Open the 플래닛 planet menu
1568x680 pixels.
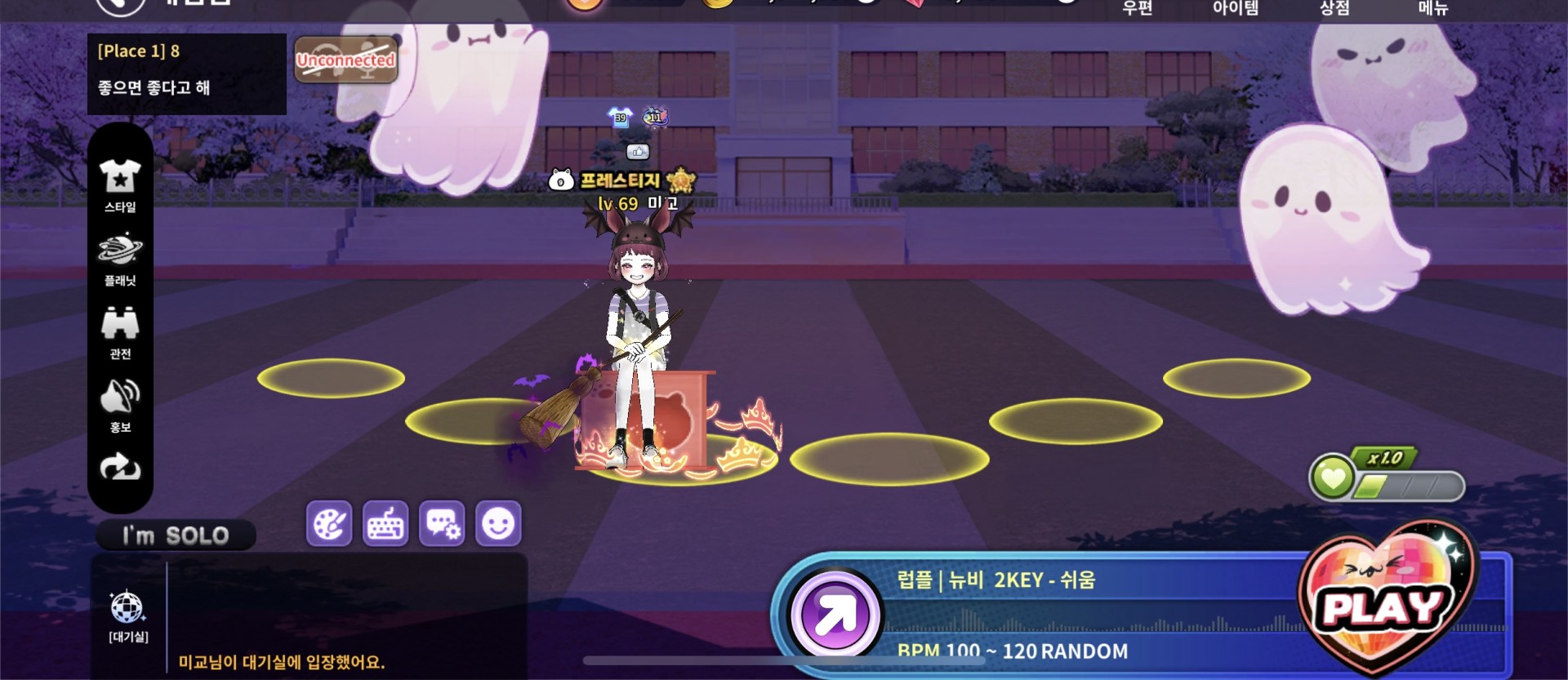[120, 259]
